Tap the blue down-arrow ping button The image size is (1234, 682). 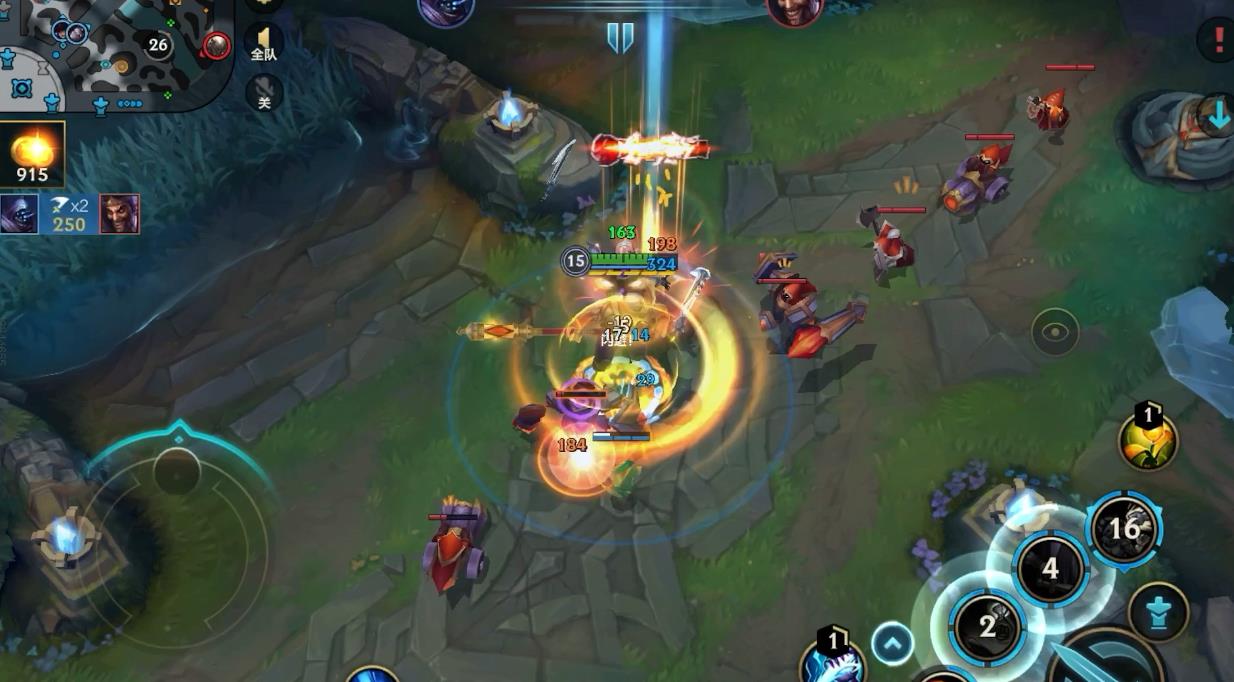tap(1217, 116)
